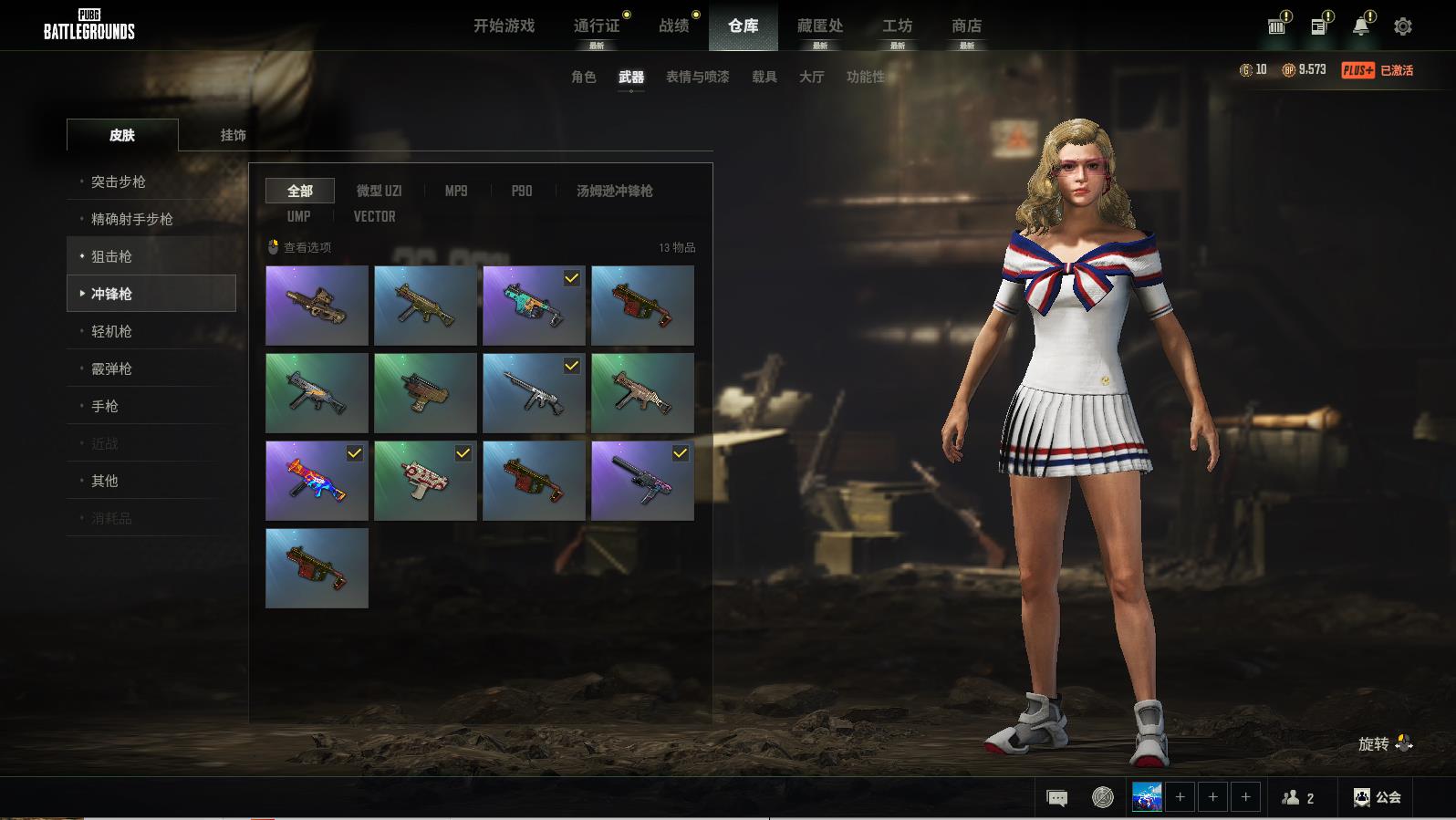Screen dimensions: 1456x820
Task: Open the settings gear icon
Action: [x=1403, y=26]
